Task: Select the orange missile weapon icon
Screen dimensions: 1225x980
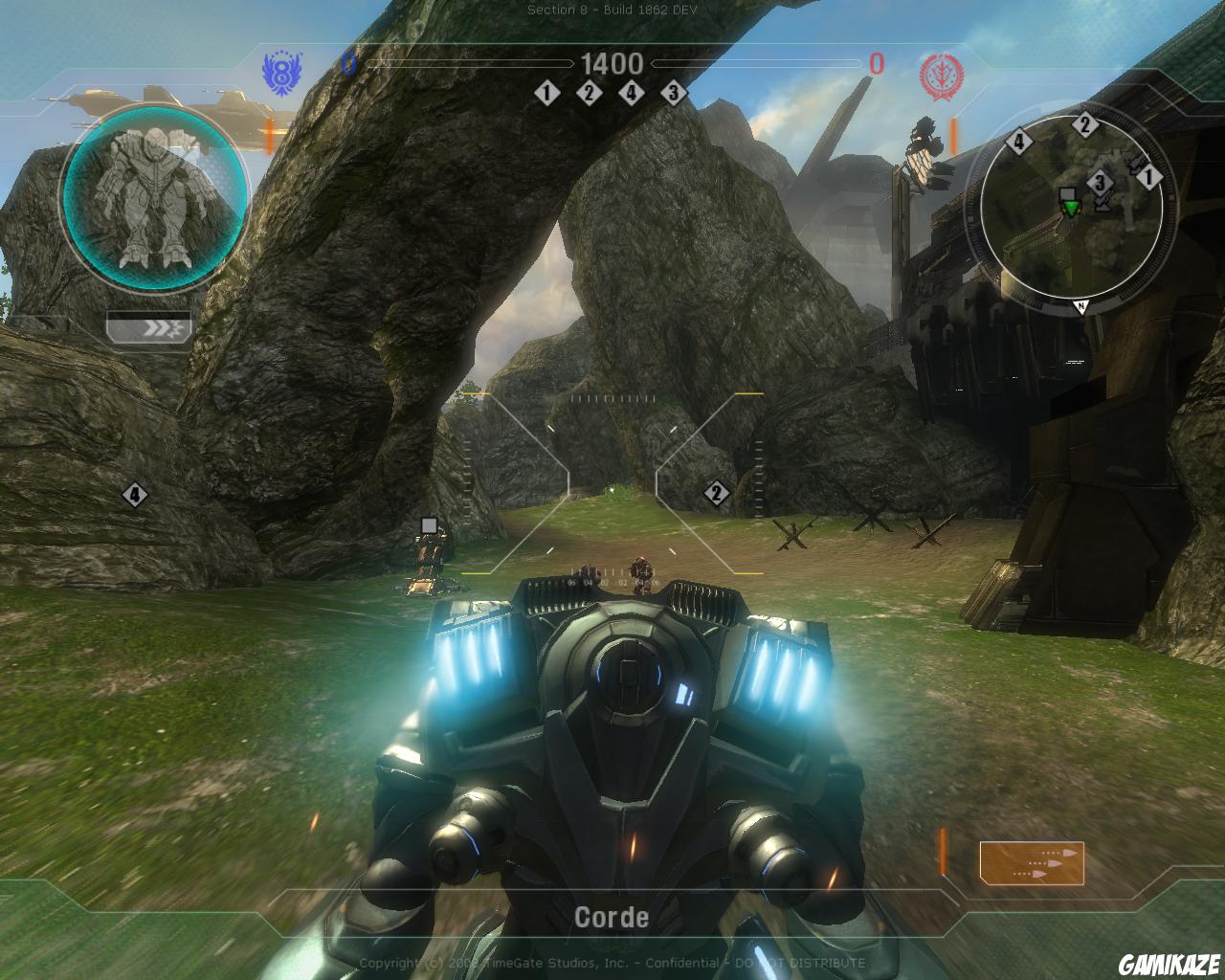Action: pos(1031,860)
